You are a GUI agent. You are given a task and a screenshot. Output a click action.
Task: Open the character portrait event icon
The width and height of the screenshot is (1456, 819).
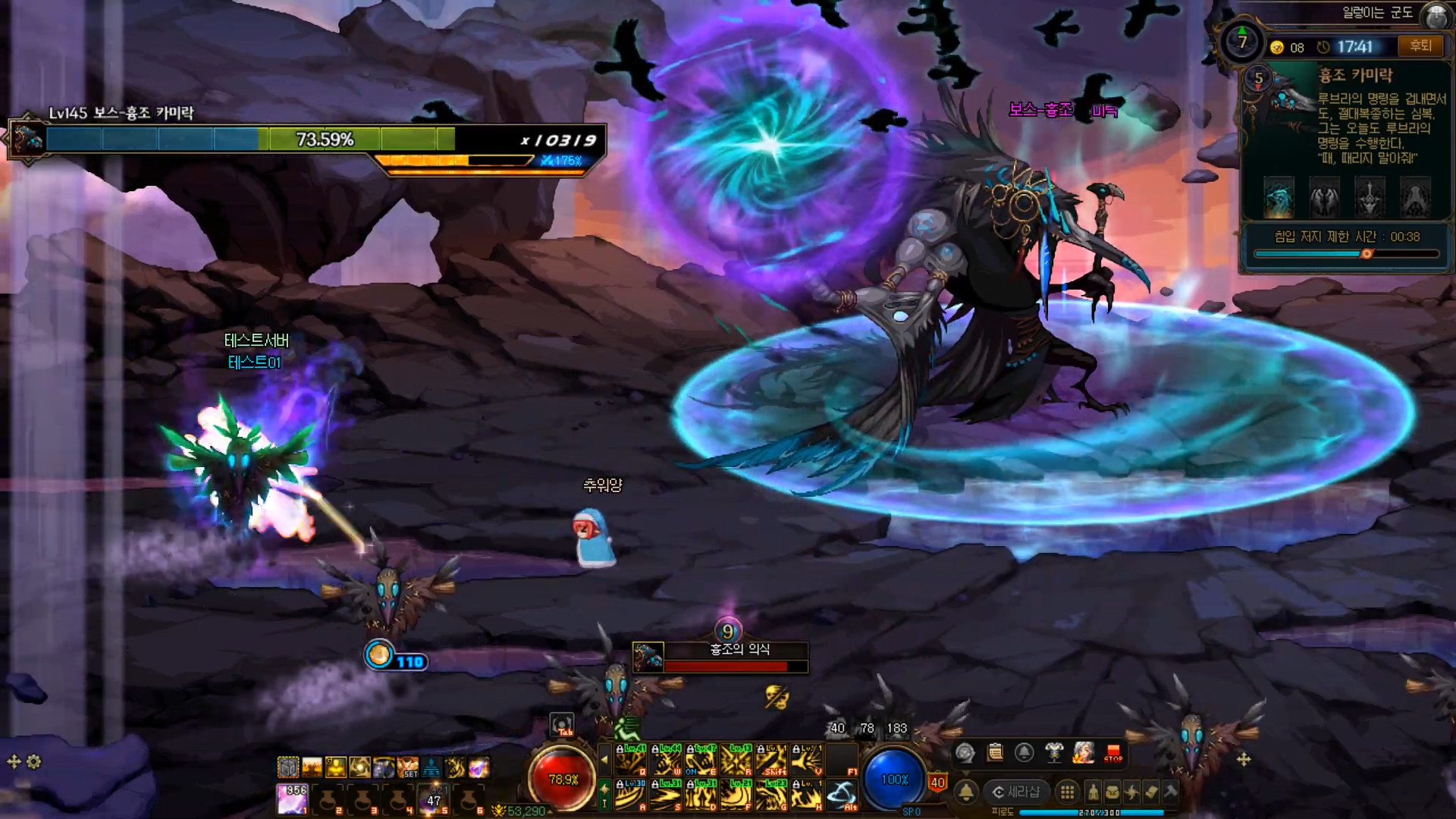(x=1084, y=753)
